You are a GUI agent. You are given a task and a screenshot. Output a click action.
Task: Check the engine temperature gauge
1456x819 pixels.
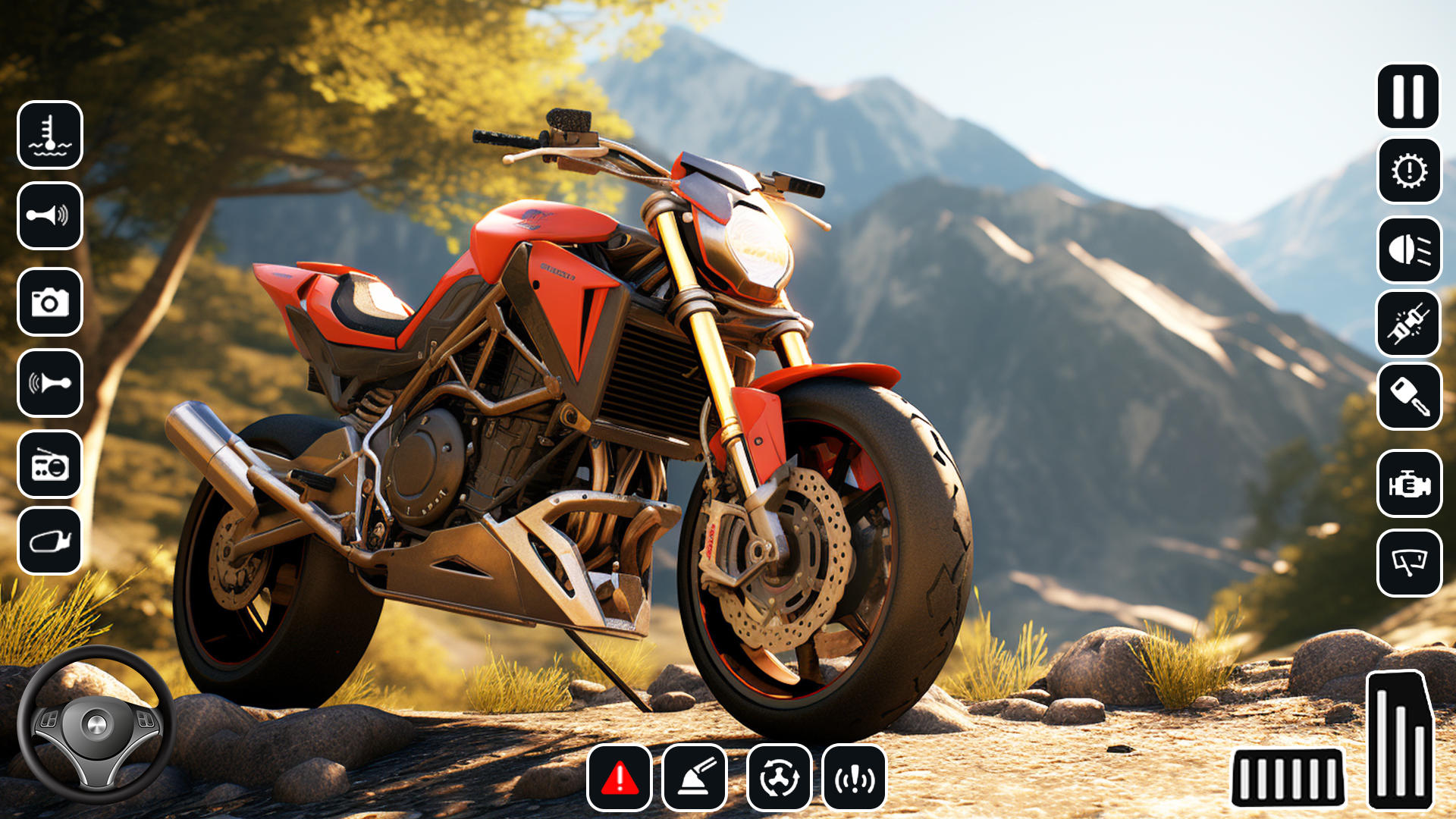50,135
